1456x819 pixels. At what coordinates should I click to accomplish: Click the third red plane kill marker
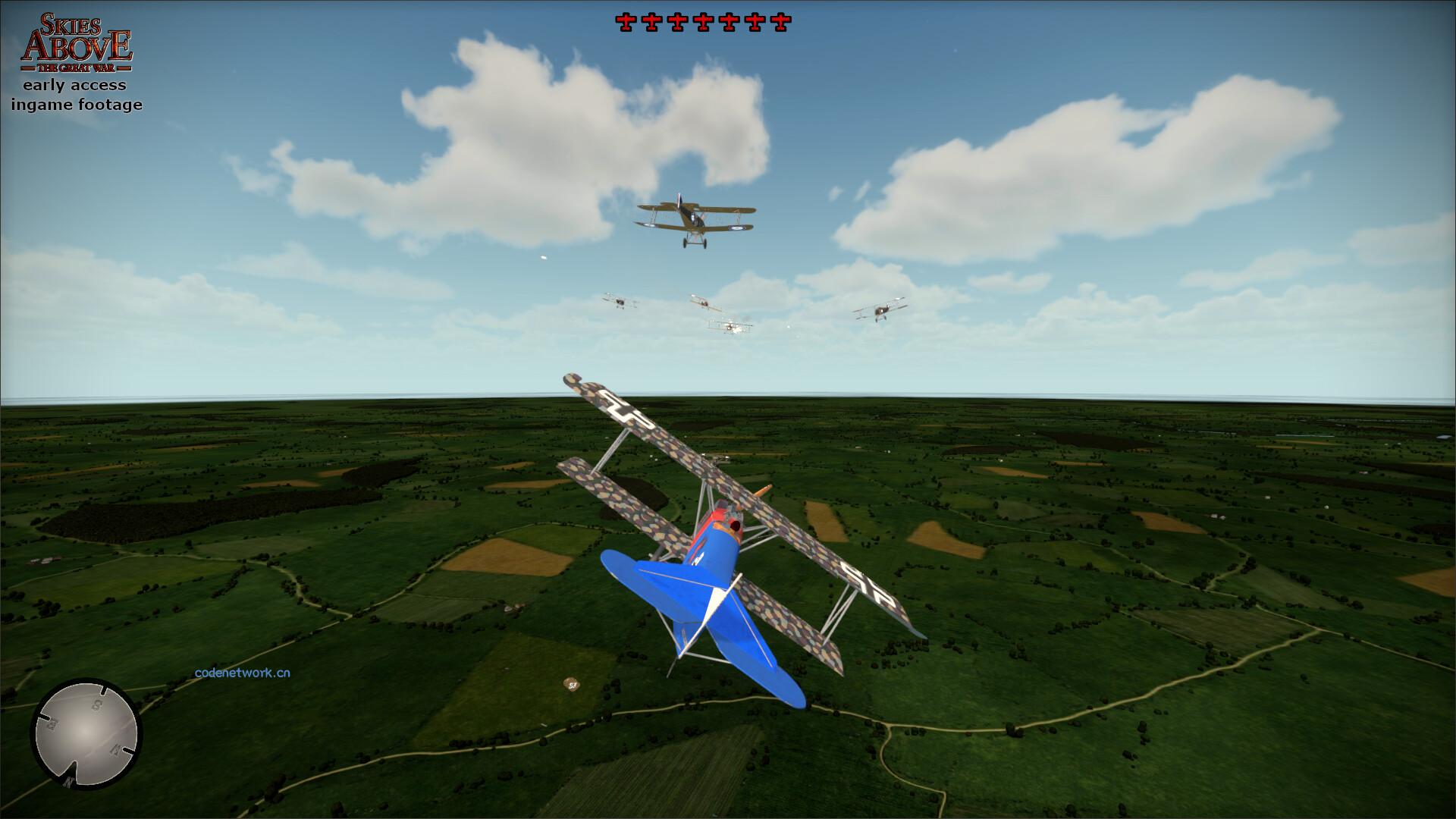pyautogui.click(x=676, y=22)
